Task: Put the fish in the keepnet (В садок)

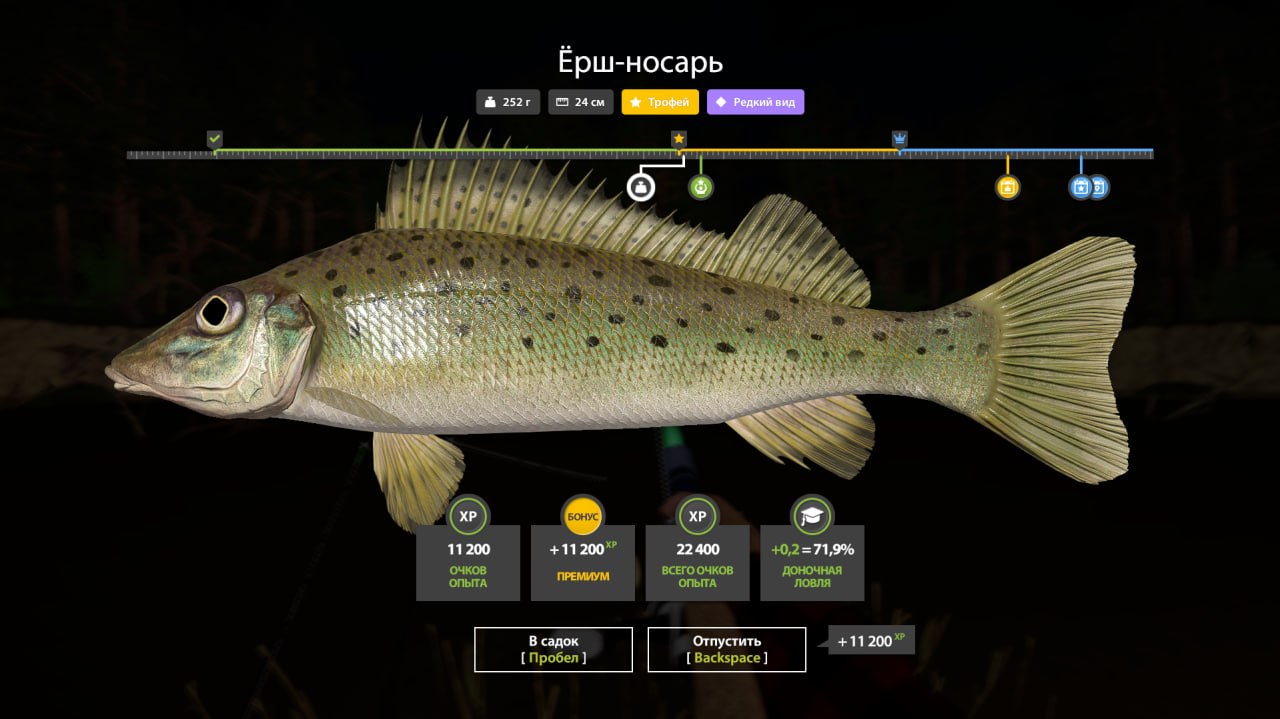Action: coord(553,649)
